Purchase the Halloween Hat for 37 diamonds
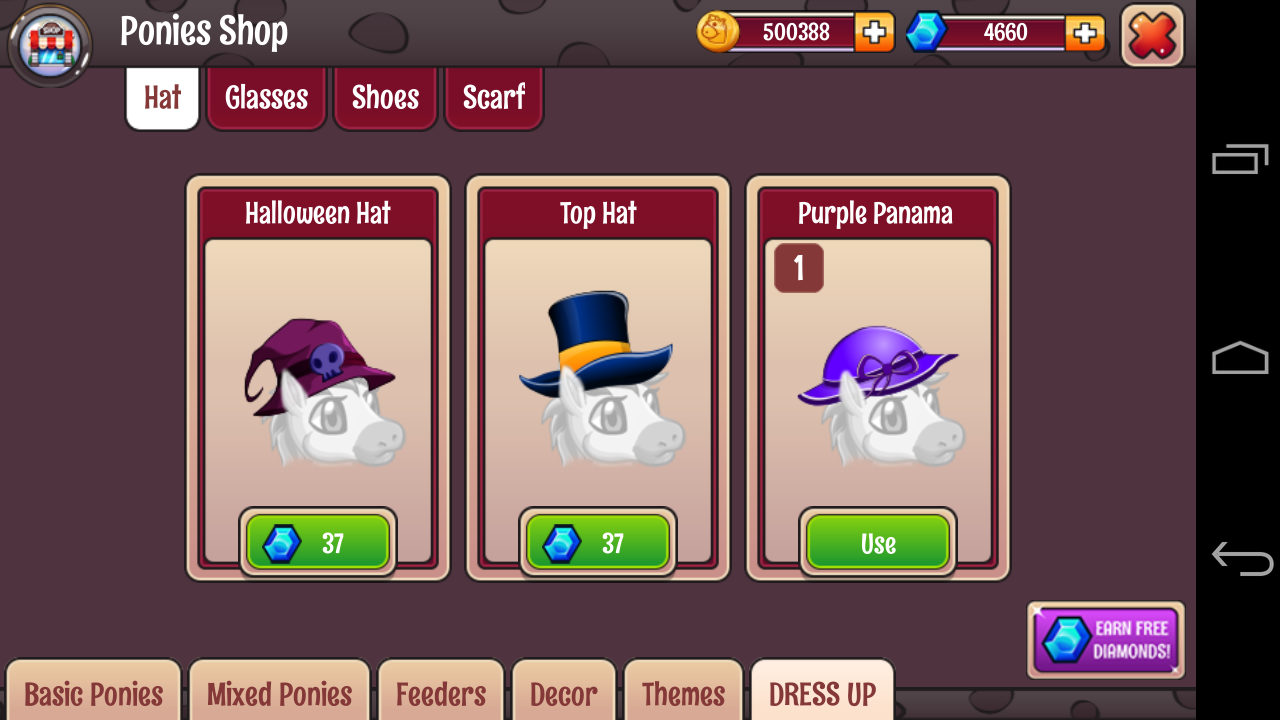 click(317, 542)
